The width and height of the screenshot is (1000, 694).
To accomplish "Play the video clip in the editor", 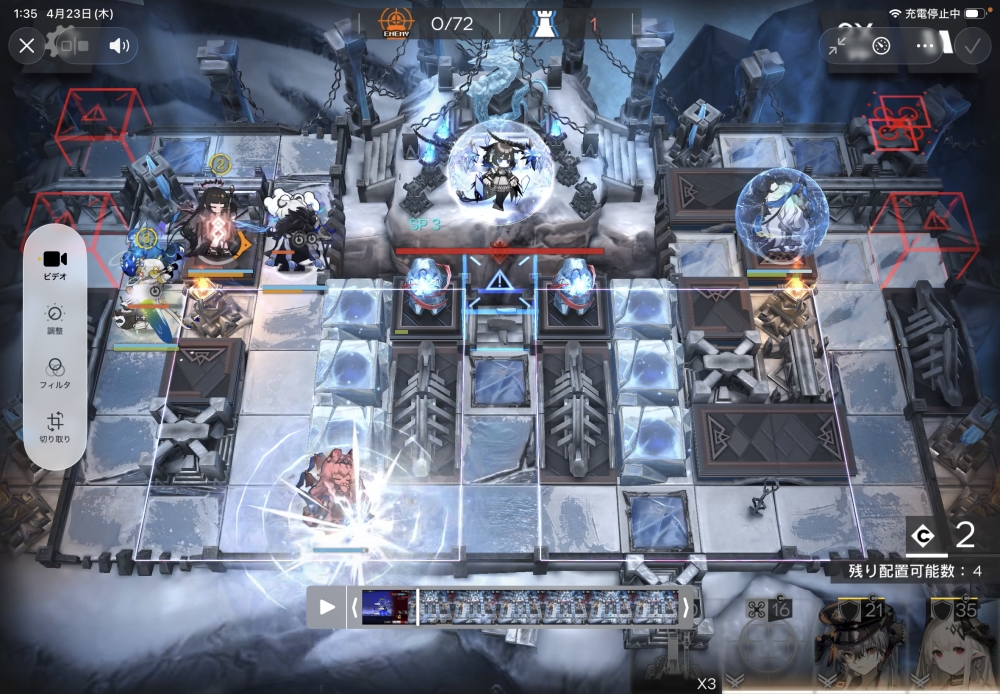I will click(327, 607).
